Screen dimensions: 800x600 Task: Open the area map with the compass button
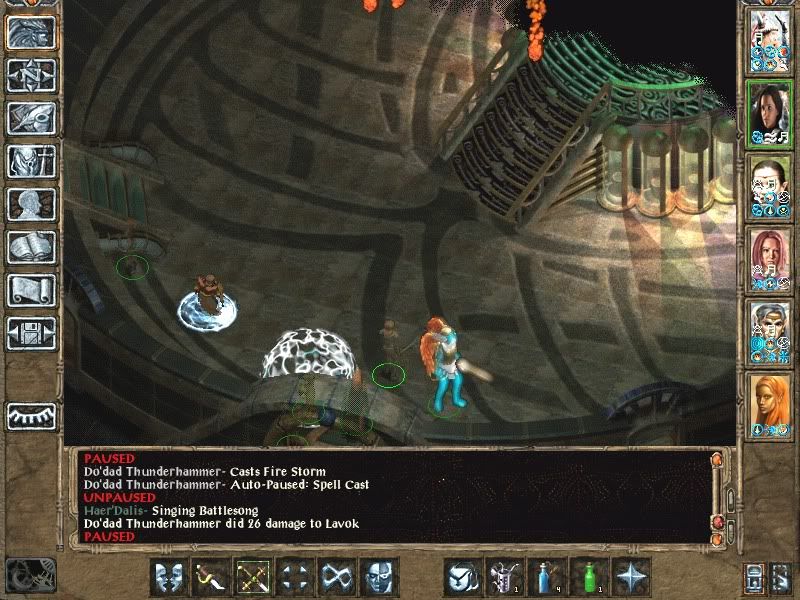click(x=31, y=75)
